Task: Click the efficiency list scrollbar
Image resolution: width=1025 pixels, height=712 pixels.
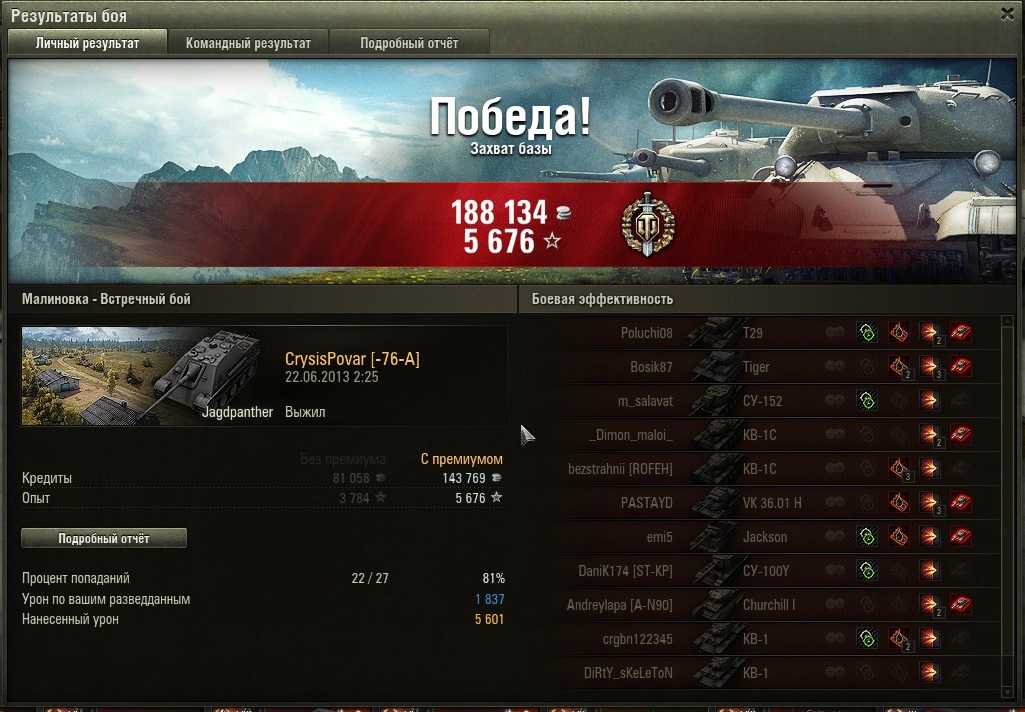Action: click(1007, 500)
